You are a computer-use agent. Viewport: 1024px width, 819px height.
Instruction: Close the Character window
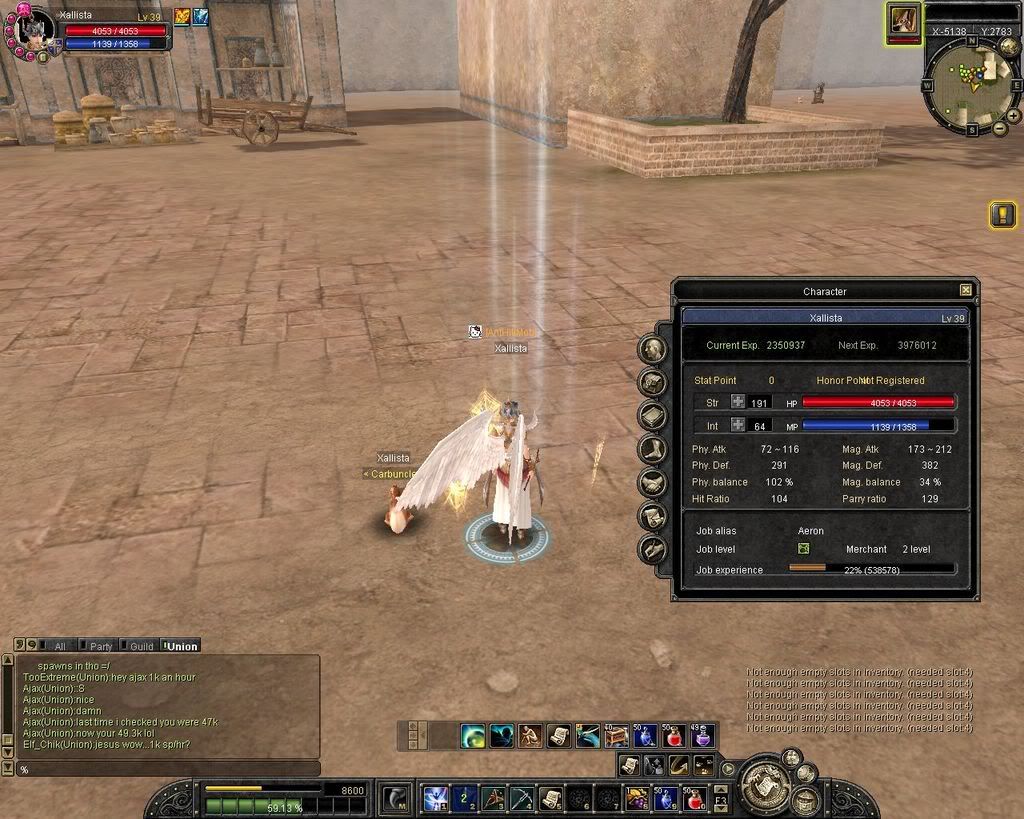[965, 290]
